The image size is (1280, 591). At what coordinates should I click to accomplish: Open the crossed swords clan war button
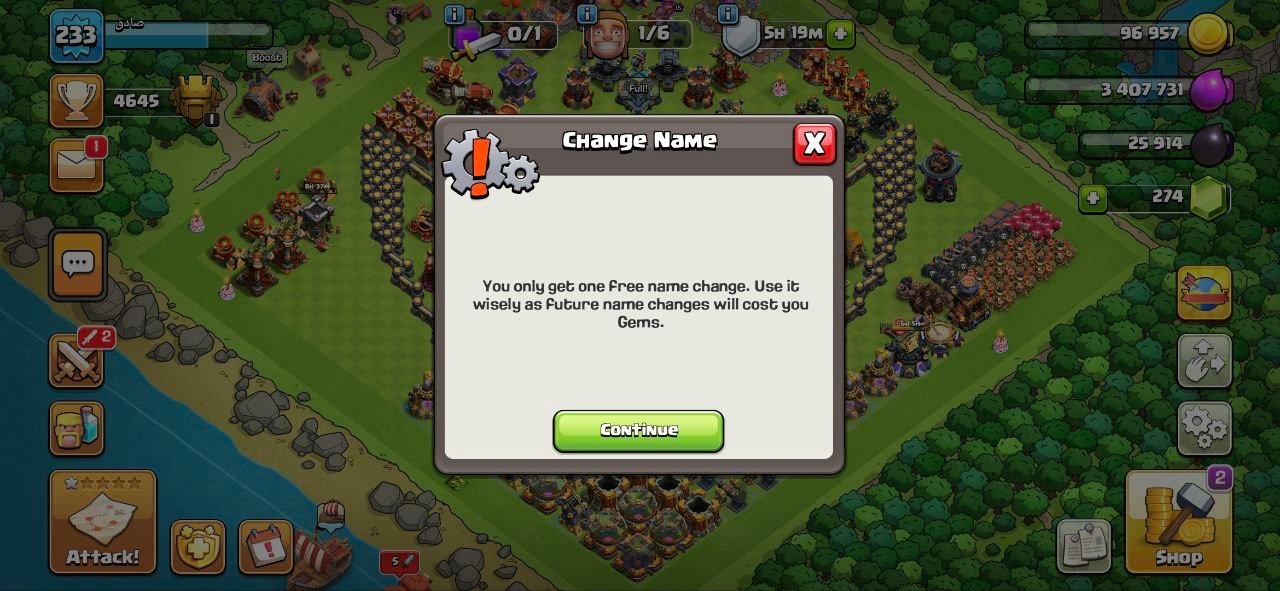tap(77, 360)
